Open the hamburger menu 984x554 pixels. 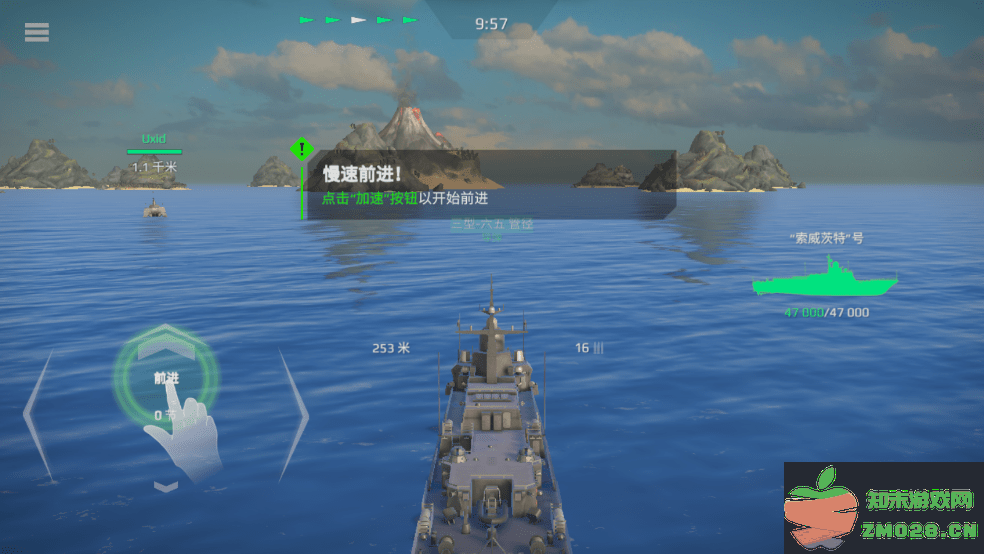pyautogui.click(x=37, y=32)
